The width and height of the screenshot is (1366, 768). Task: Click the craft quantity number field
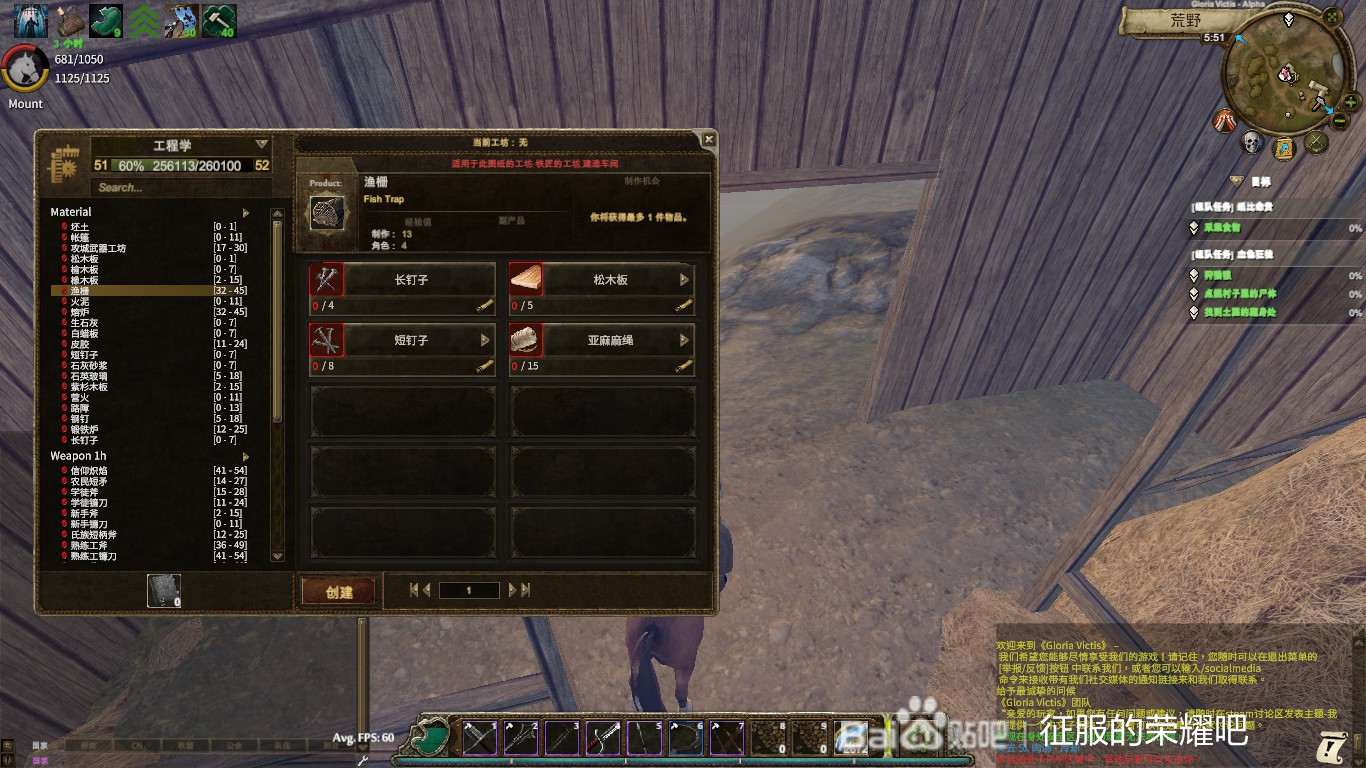468,591
